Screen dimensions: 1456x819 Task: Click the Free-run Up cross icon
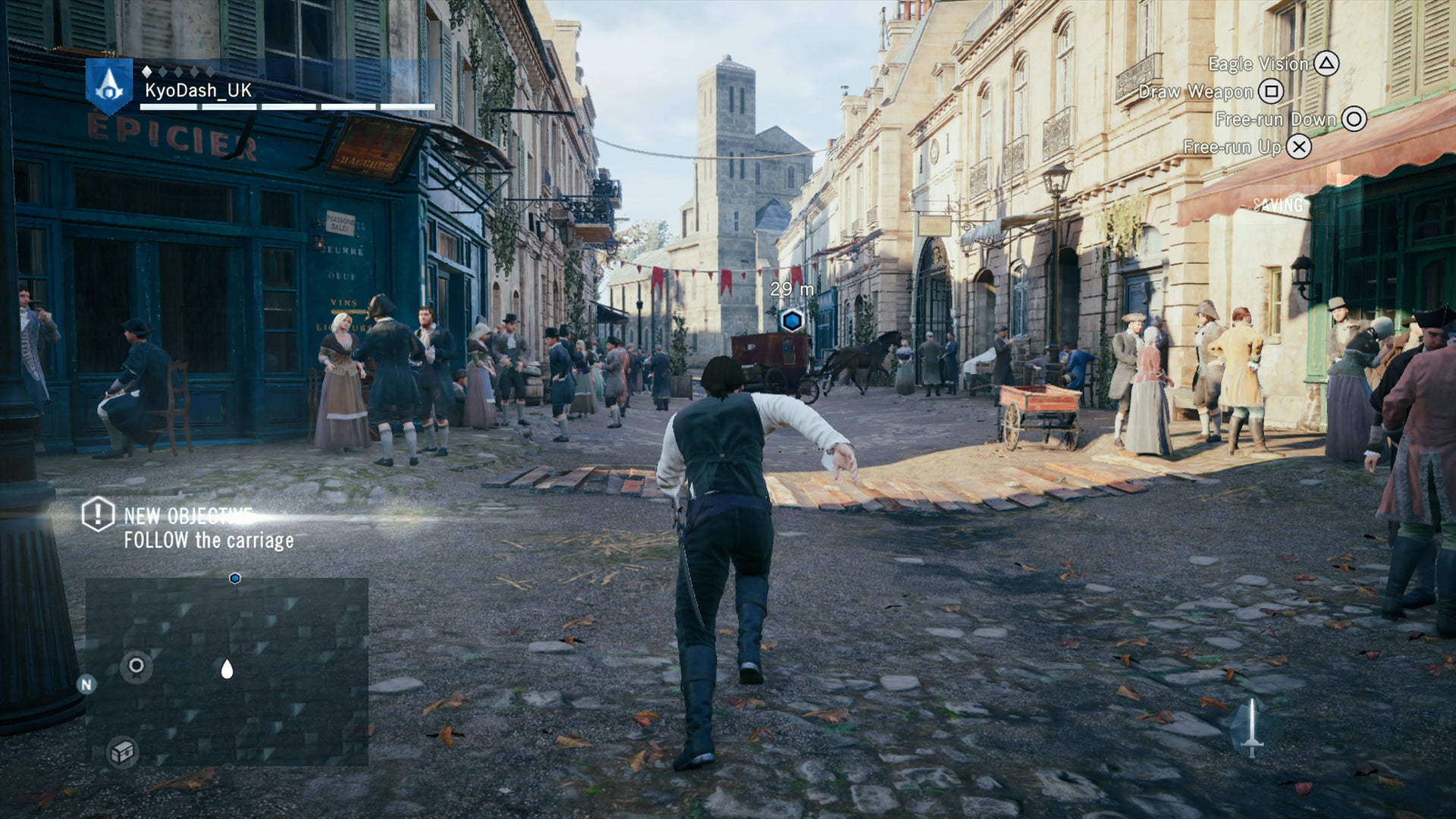click(x=1298, y=146)
